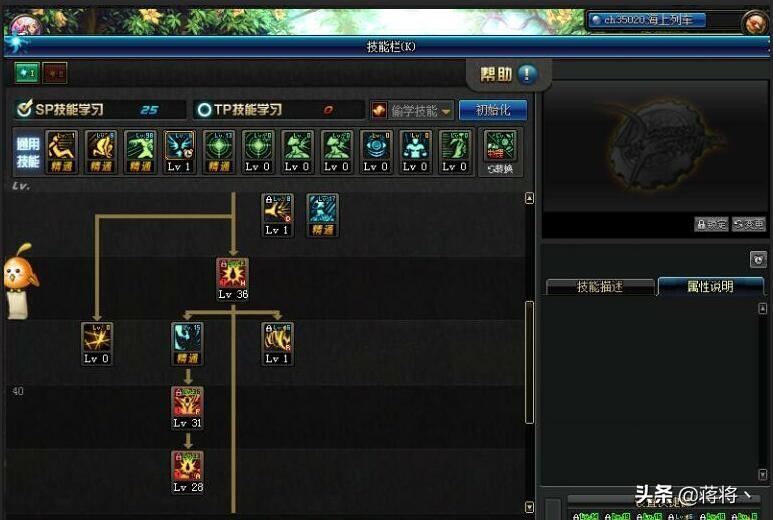773x520 pixels.
Task: Click the 变更 button under preview
Action: (x=748, y=225)
